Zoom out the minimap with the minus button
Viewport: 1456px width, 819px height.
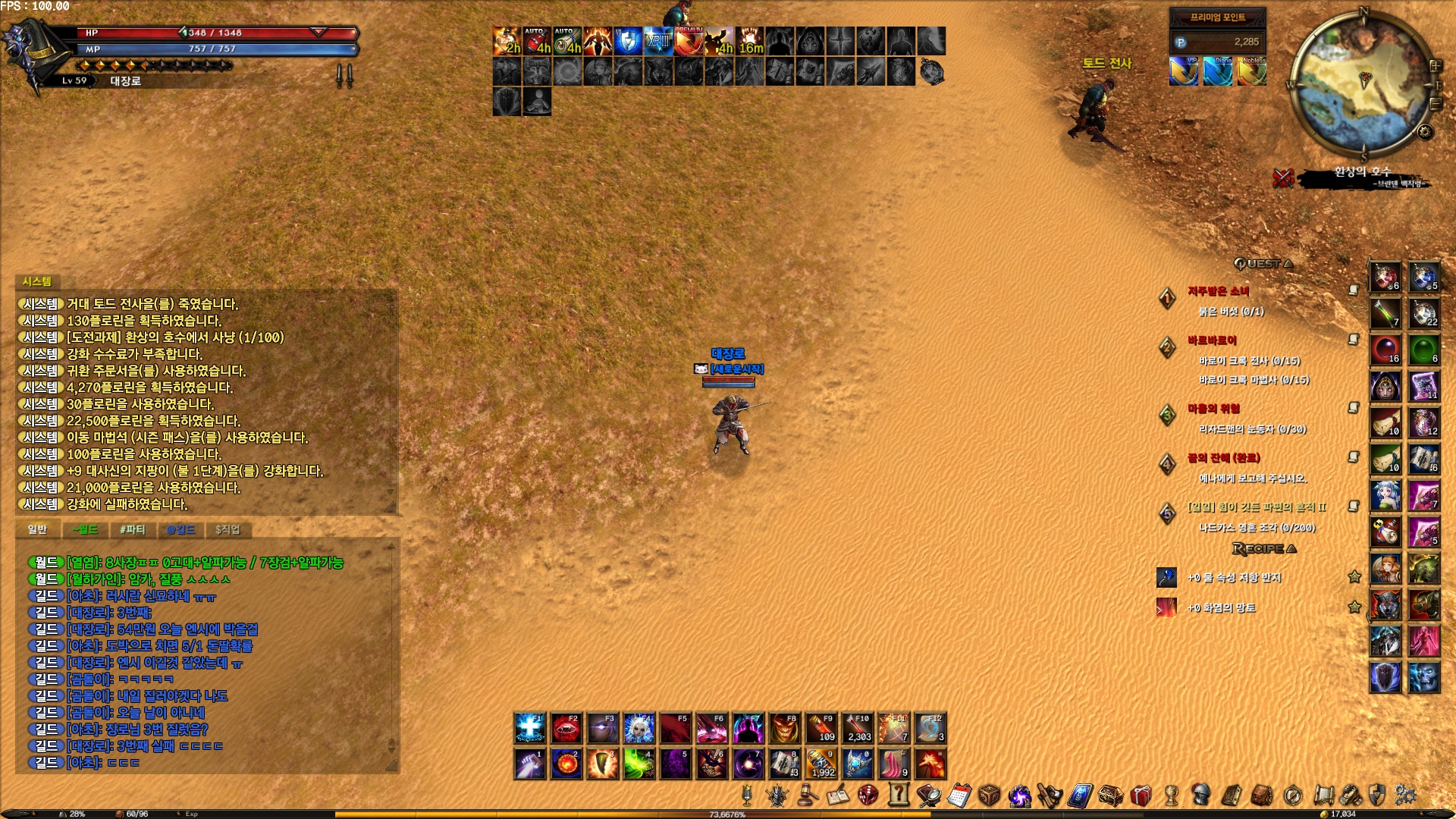[1436, 103]
